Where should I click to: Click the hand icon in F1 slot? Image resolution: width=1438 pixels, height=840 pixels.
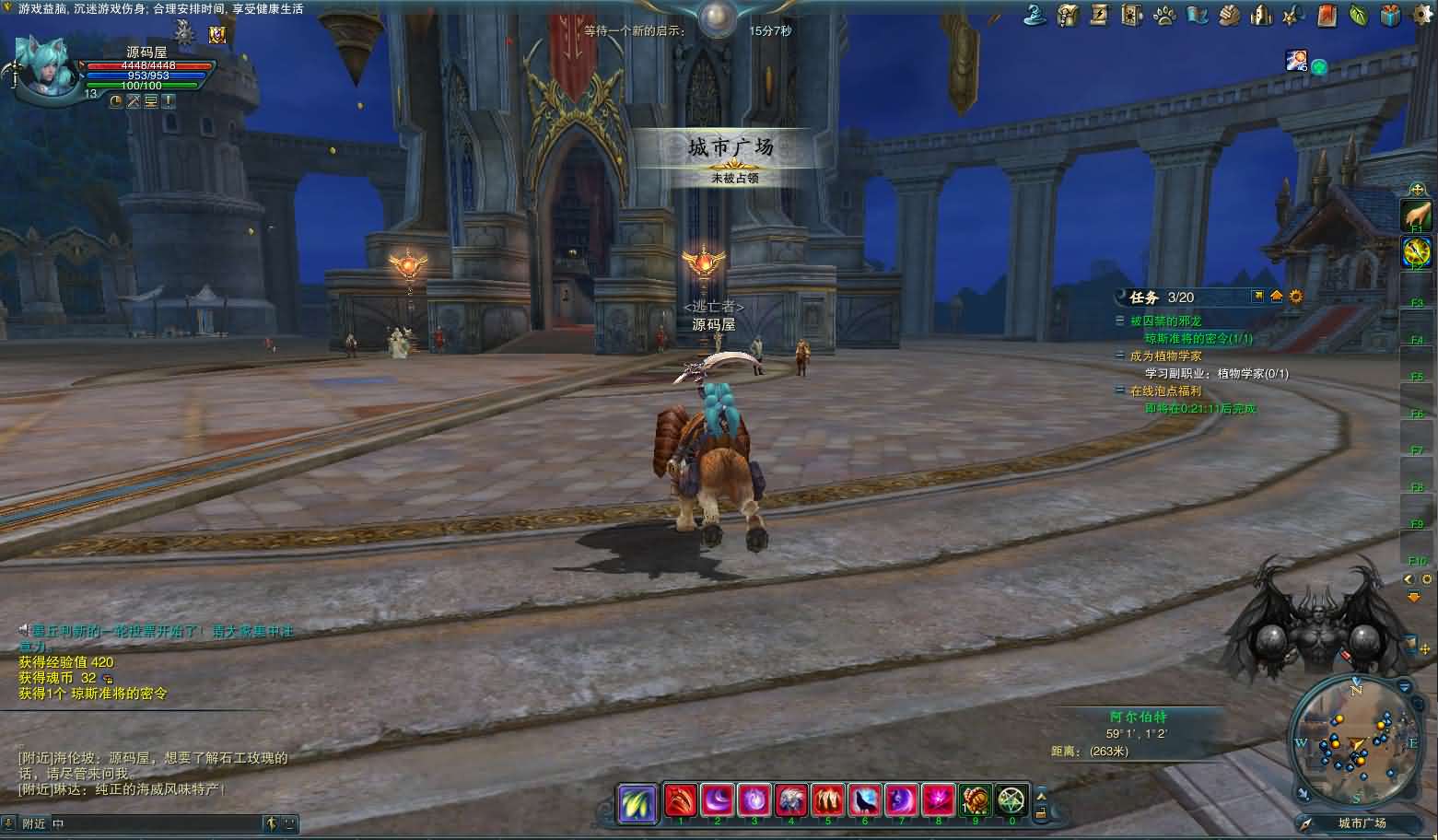tap(1416, 215)
